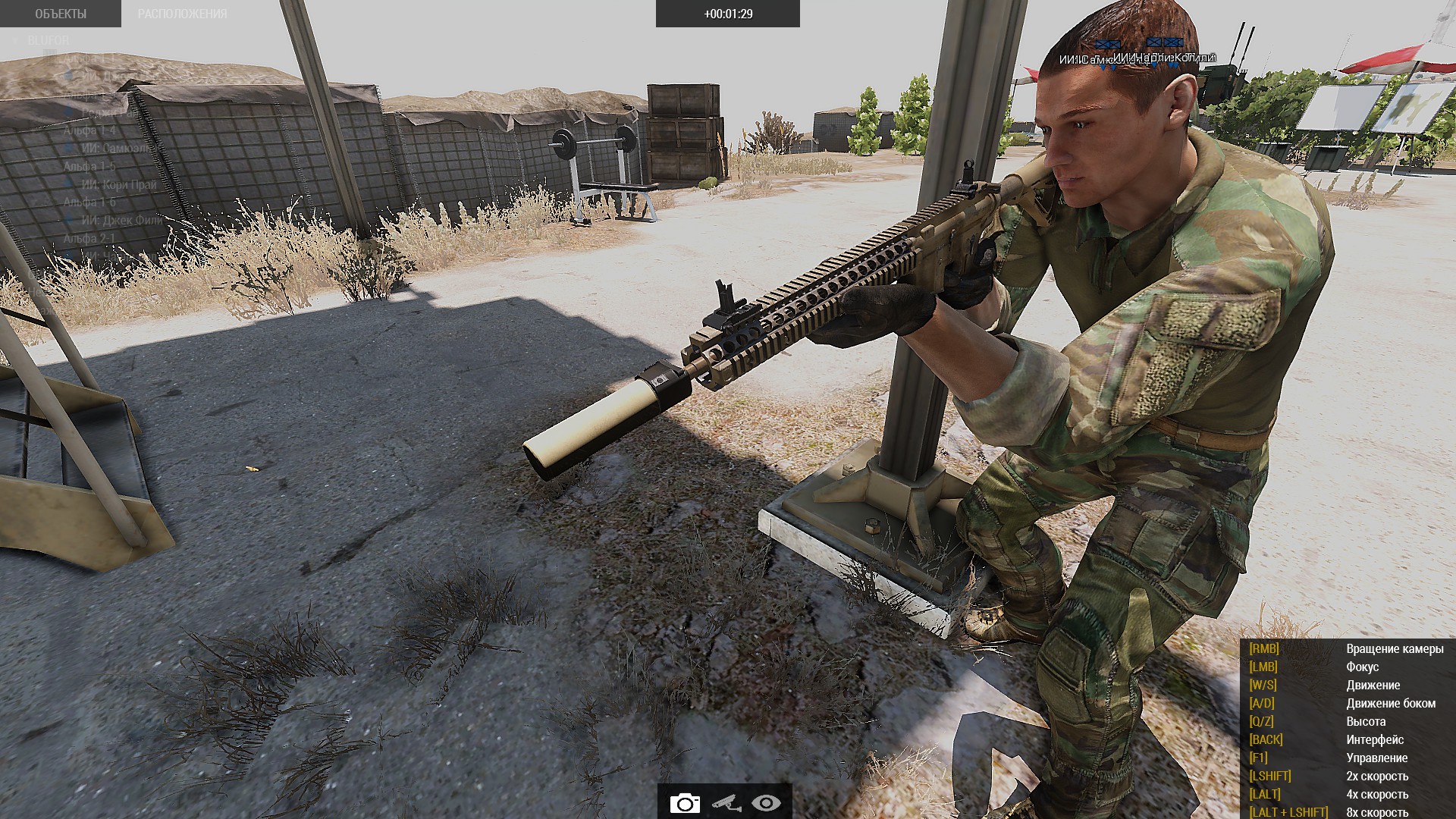Enable first-person eye view mode
Screen dimensions: 1456x819
click(766, 803)
